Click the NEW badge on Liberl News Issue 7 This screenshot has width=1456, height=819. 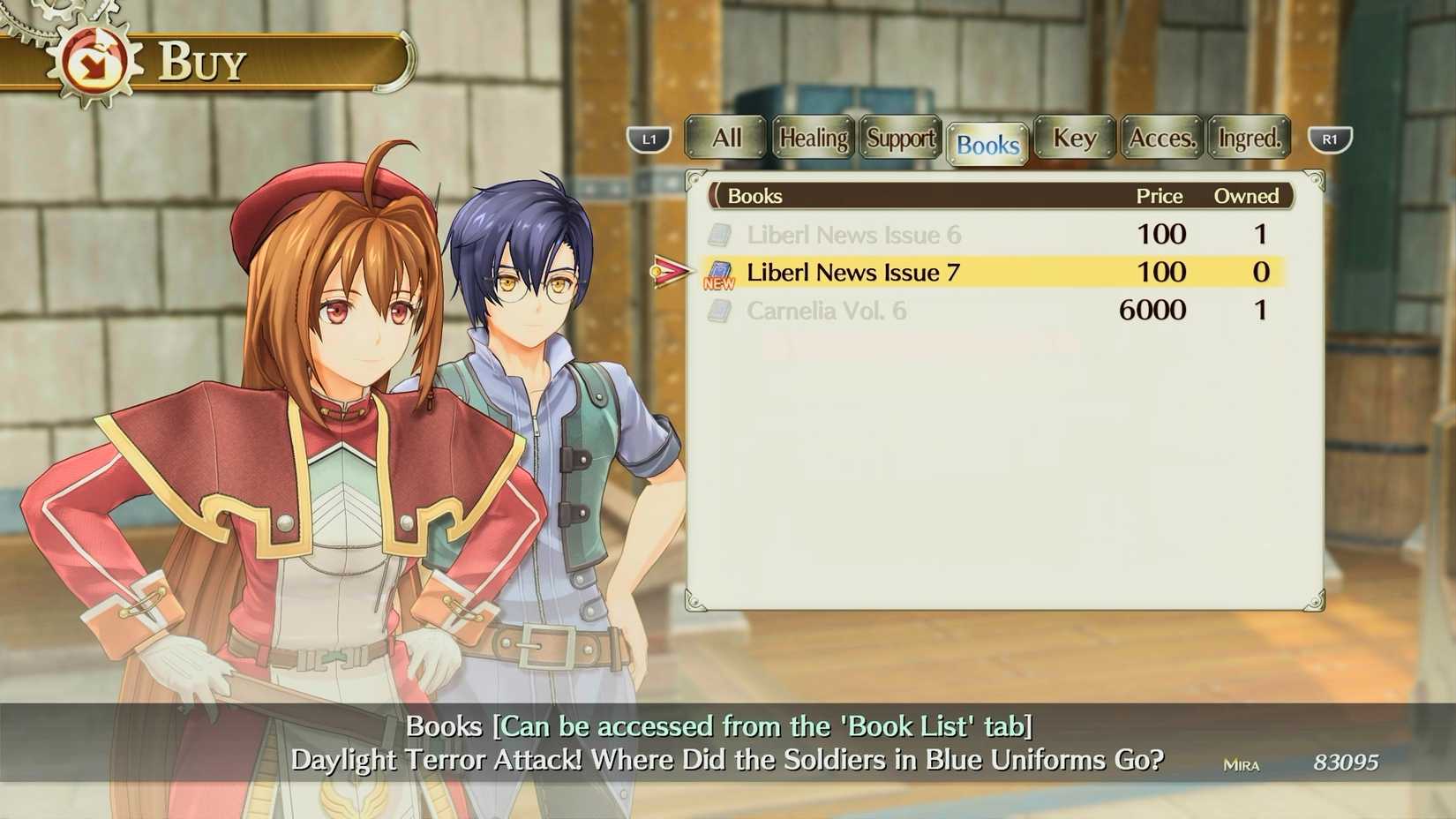719,284
